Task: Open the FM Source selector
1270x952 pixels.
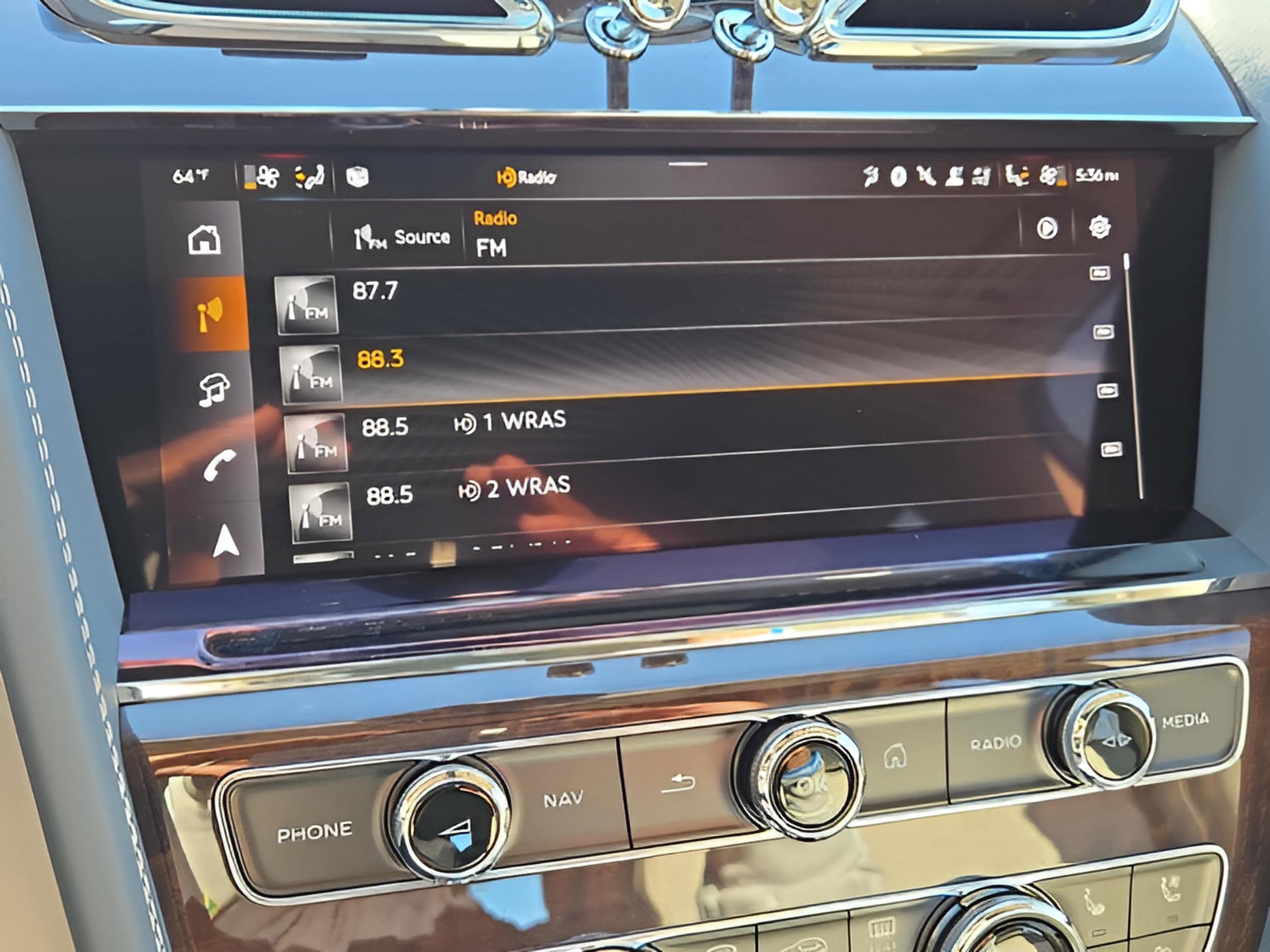Action: [x=402, y=237]
